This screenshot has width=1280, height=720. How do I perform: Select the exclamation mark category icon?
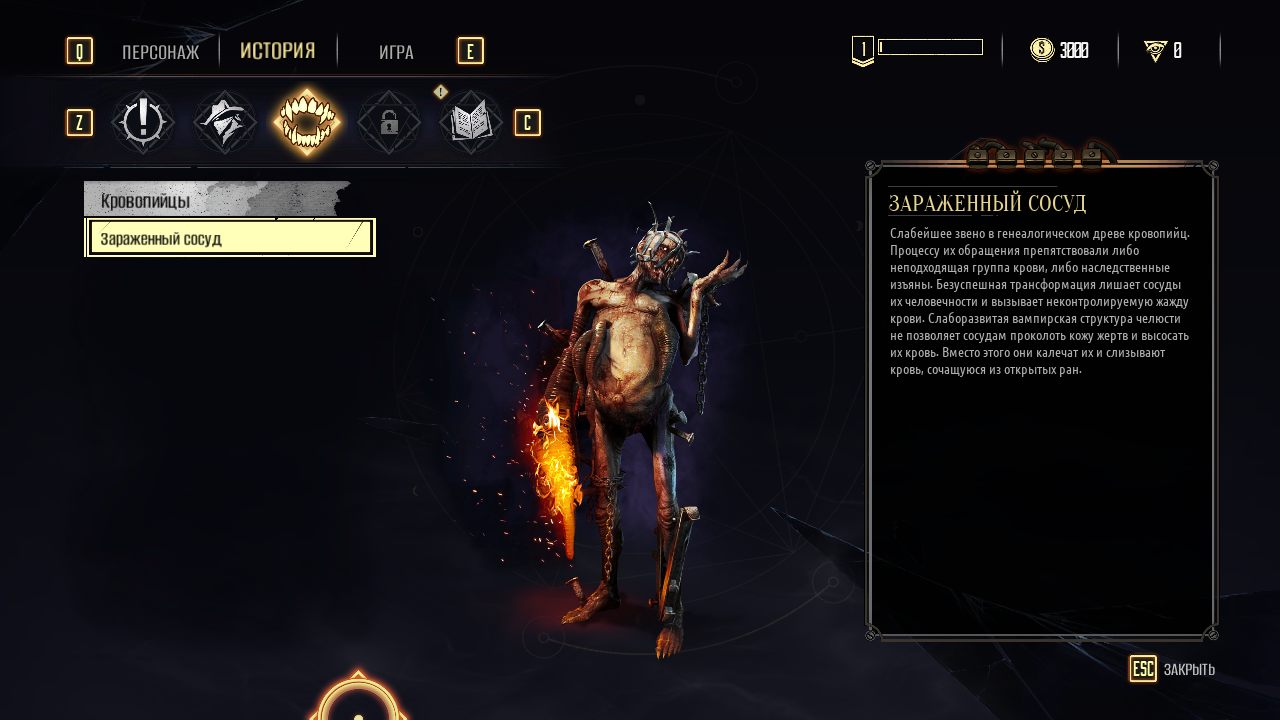pyautogui.click(x=143, y=122)
